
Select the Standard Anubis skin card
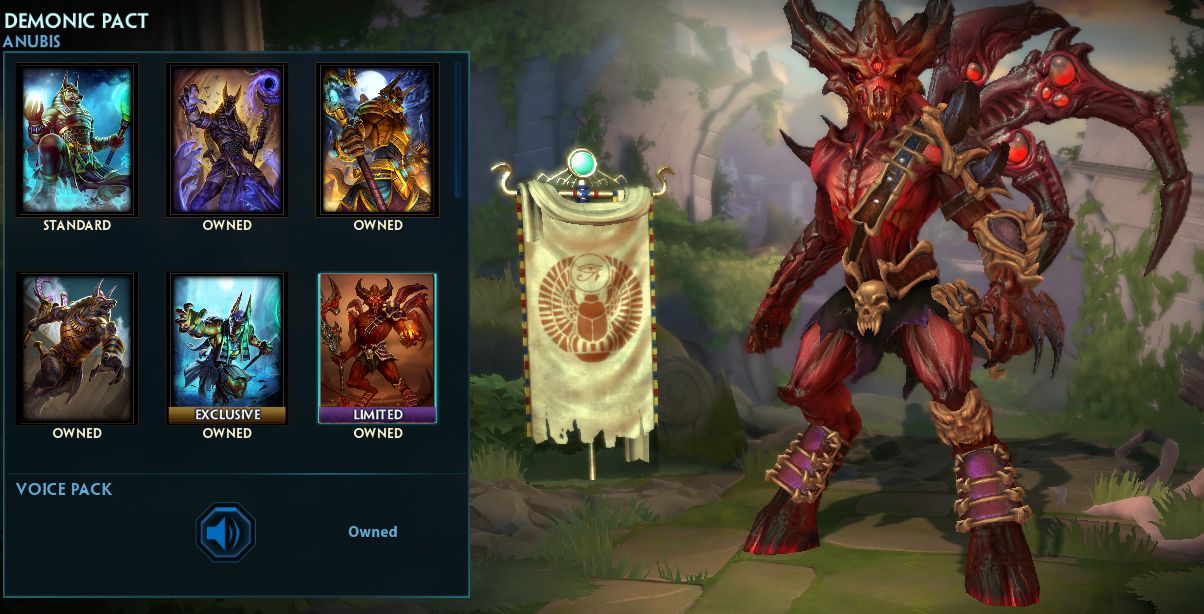(x=77, y=140)
